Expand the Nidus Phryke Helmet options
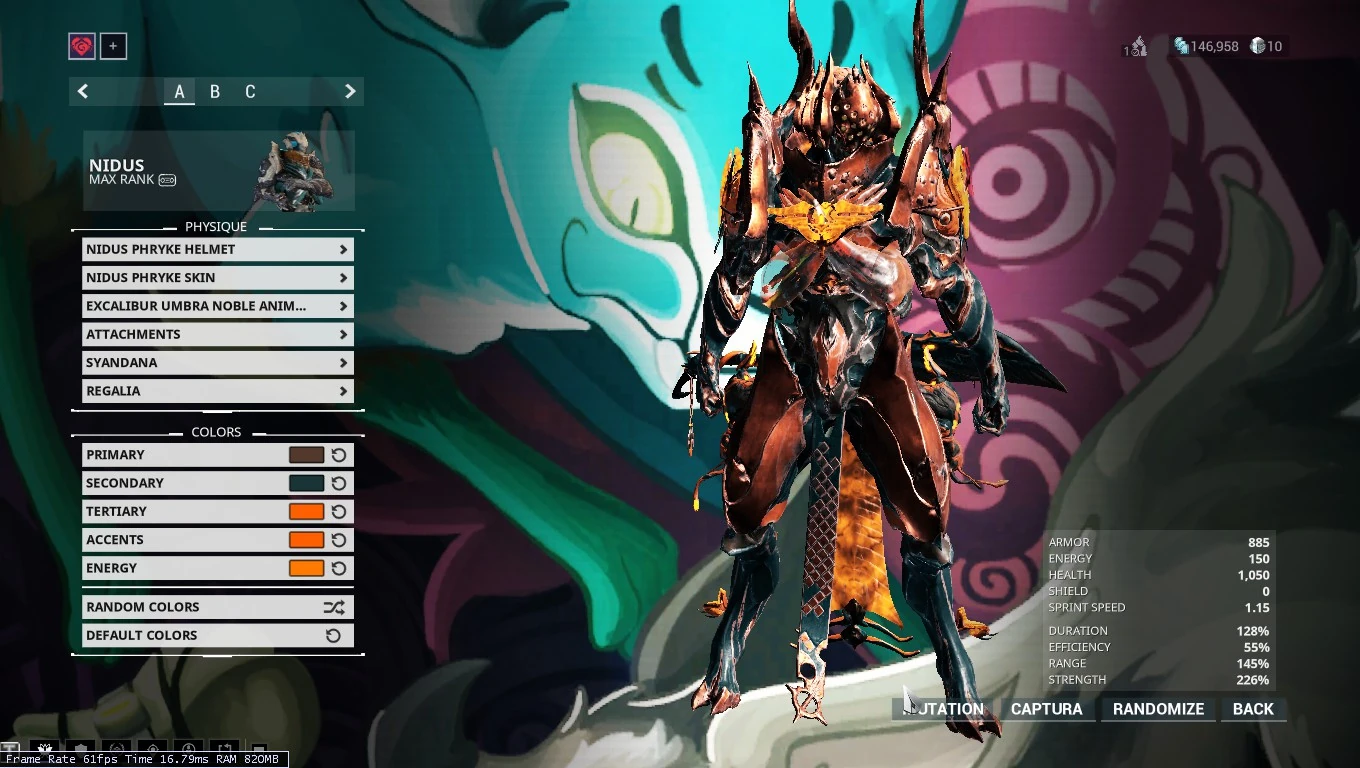This screenshot has height=768, width=1360. tap(217, 249)
